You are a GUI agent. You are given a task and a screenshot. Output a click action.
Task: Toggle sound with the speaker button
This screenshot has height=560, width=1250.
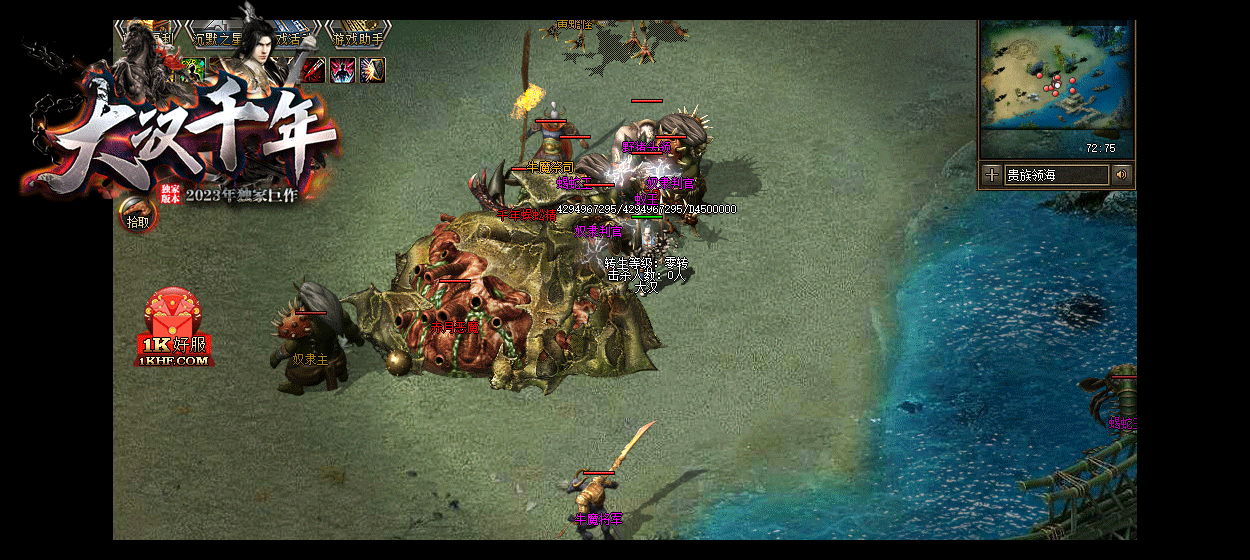click(x=1122, y=175)
